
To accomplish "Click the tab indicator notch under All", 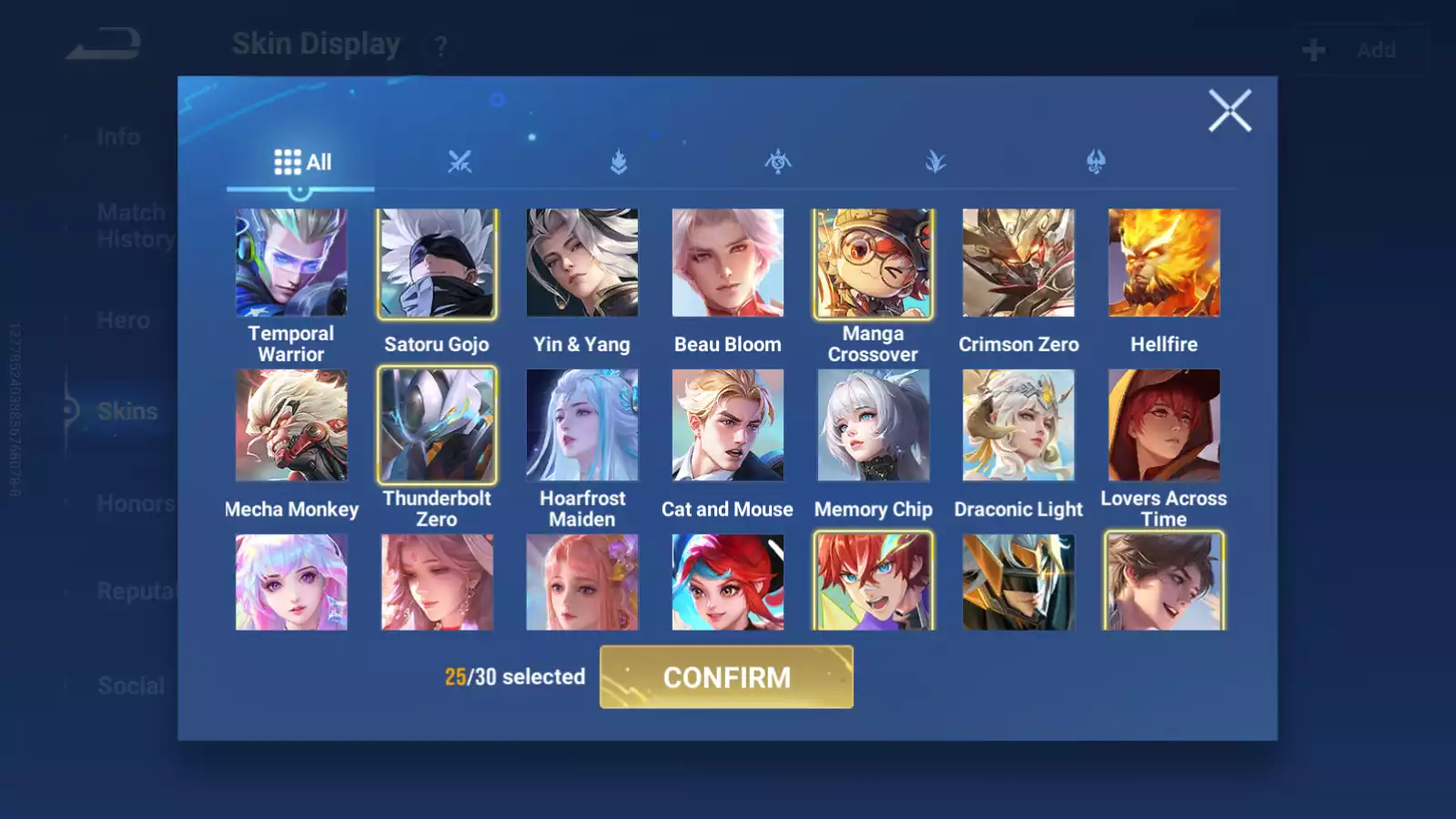I will click(300, 191).
